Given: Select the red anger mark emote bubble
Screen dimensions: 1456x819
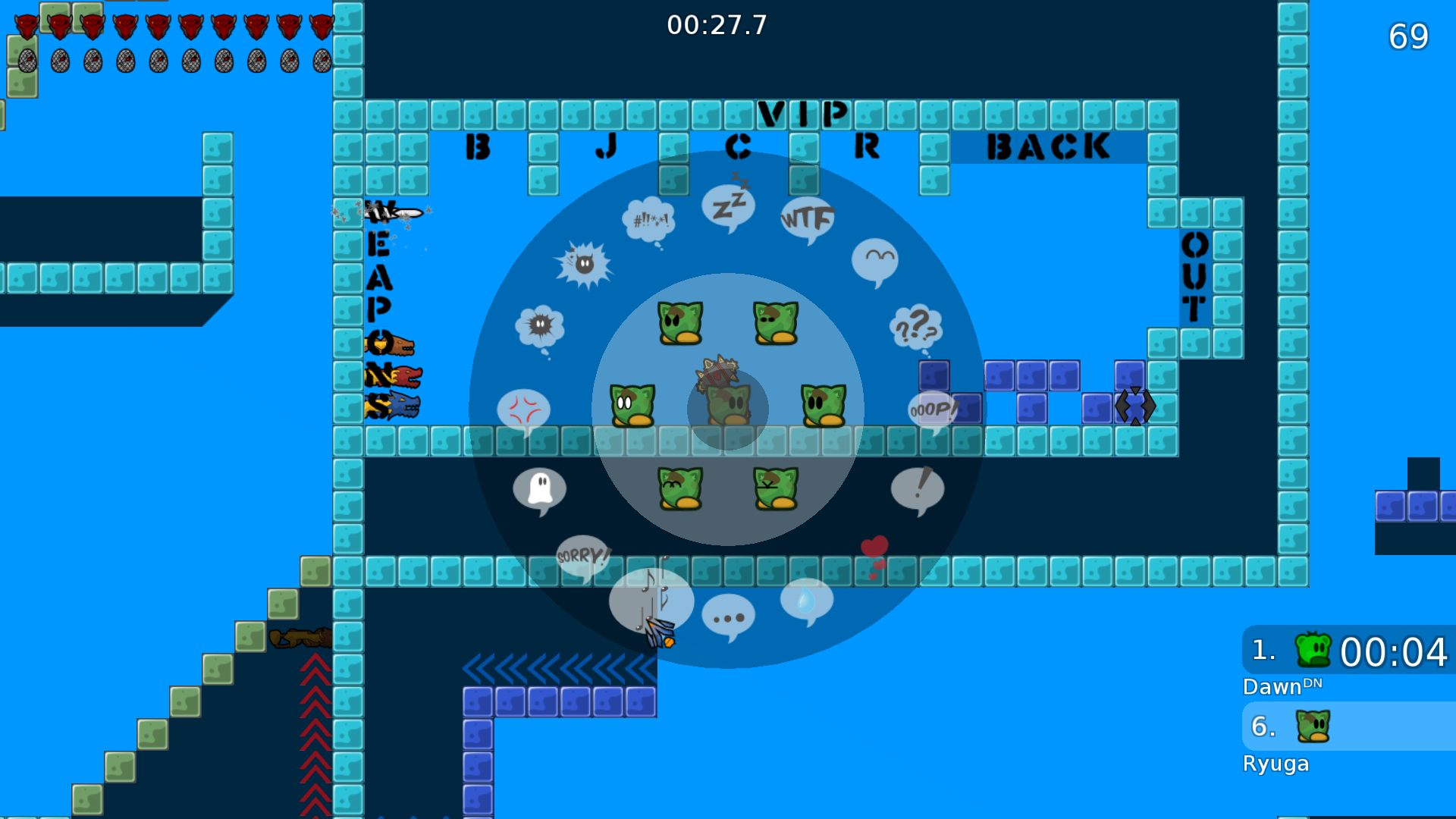Looking at the screenshot, I should 523,410.
